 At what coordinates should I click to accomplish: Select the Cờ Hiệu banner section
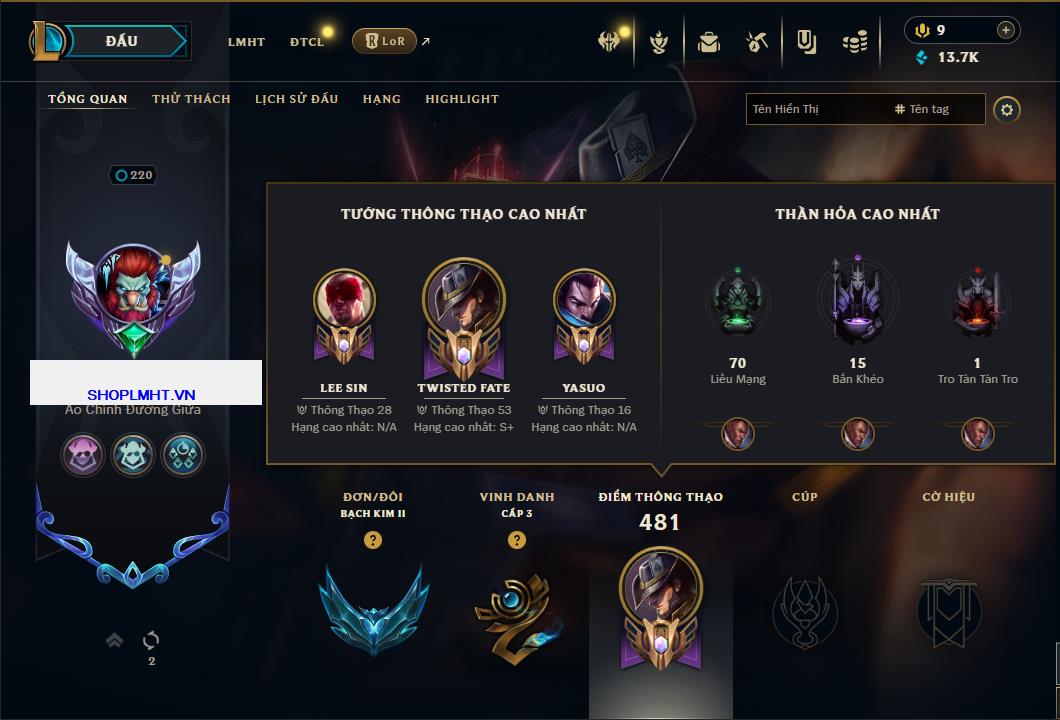coord(948,605)
